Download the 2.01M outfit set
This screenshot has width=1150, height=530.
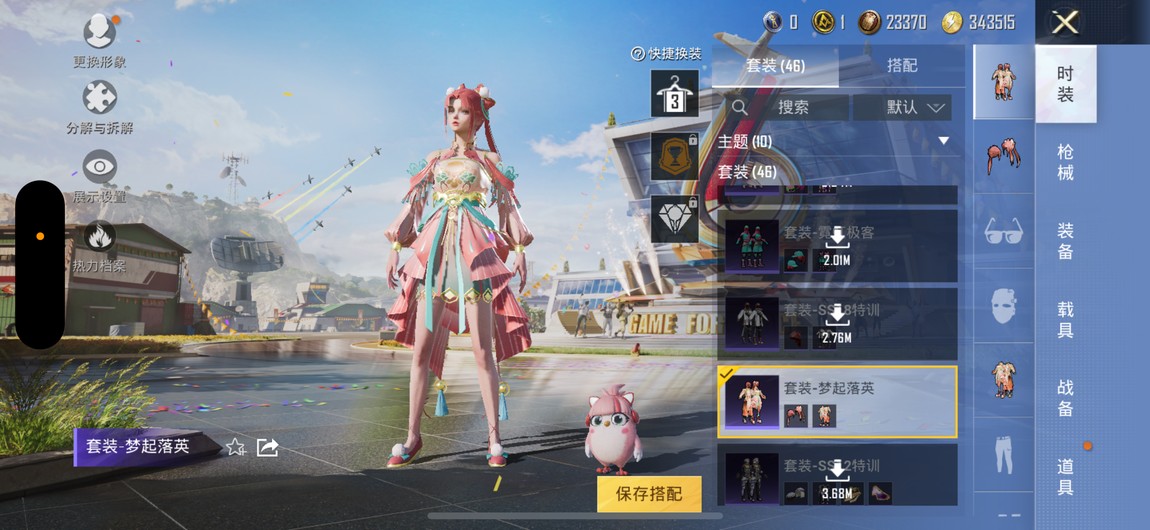pyautogui.click(x=836, y=247)
